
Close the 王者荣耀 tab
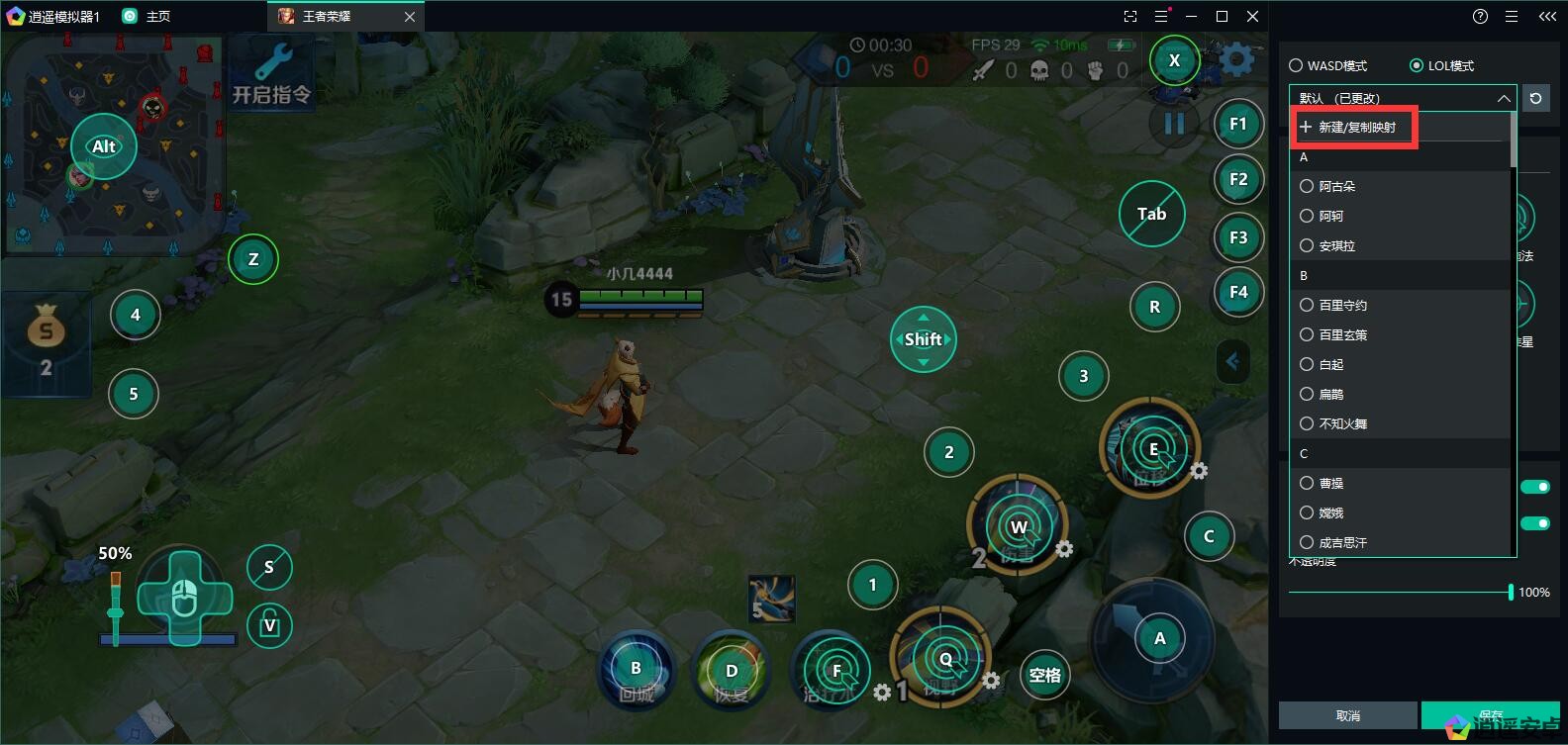coord(410,17)
